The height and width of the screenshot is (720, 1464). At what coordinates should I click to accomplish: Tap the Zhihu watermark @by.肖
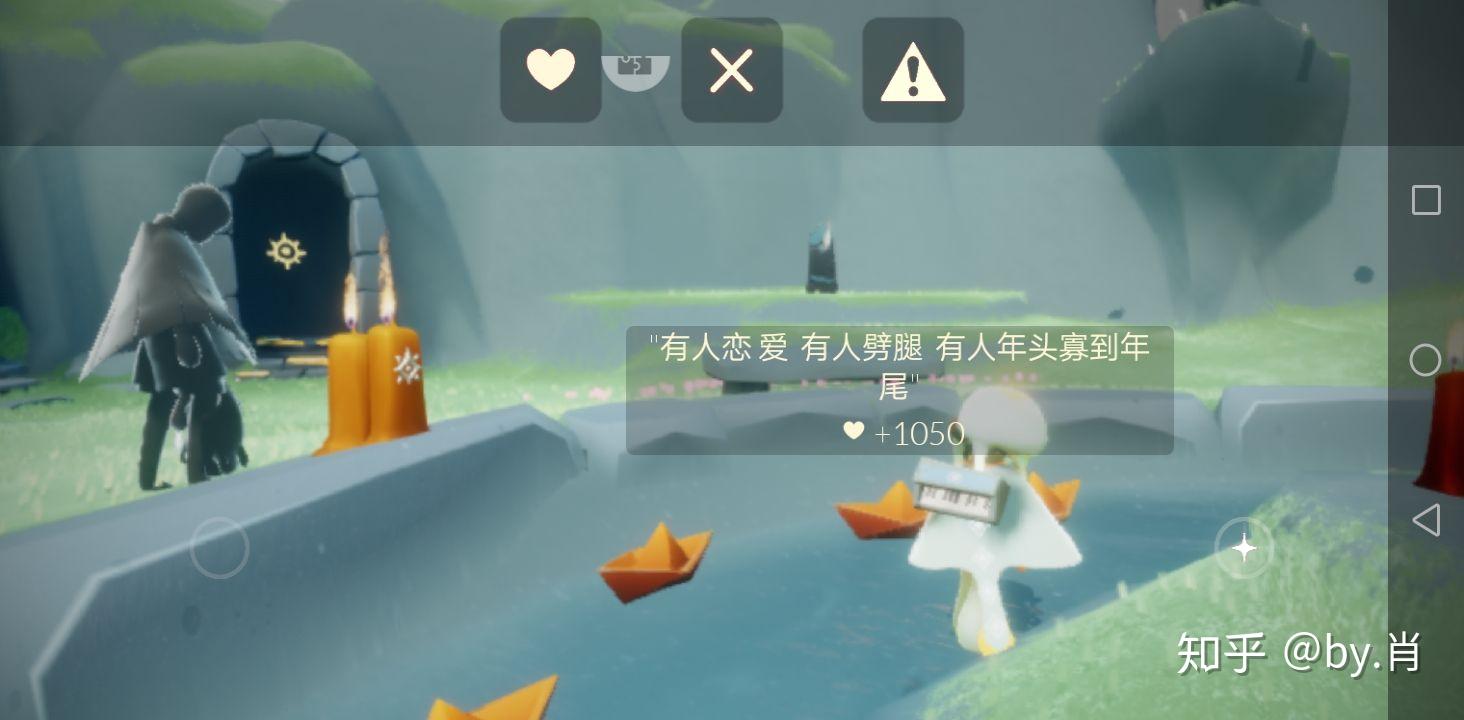pyautogui.click(x=1300, y=652)
